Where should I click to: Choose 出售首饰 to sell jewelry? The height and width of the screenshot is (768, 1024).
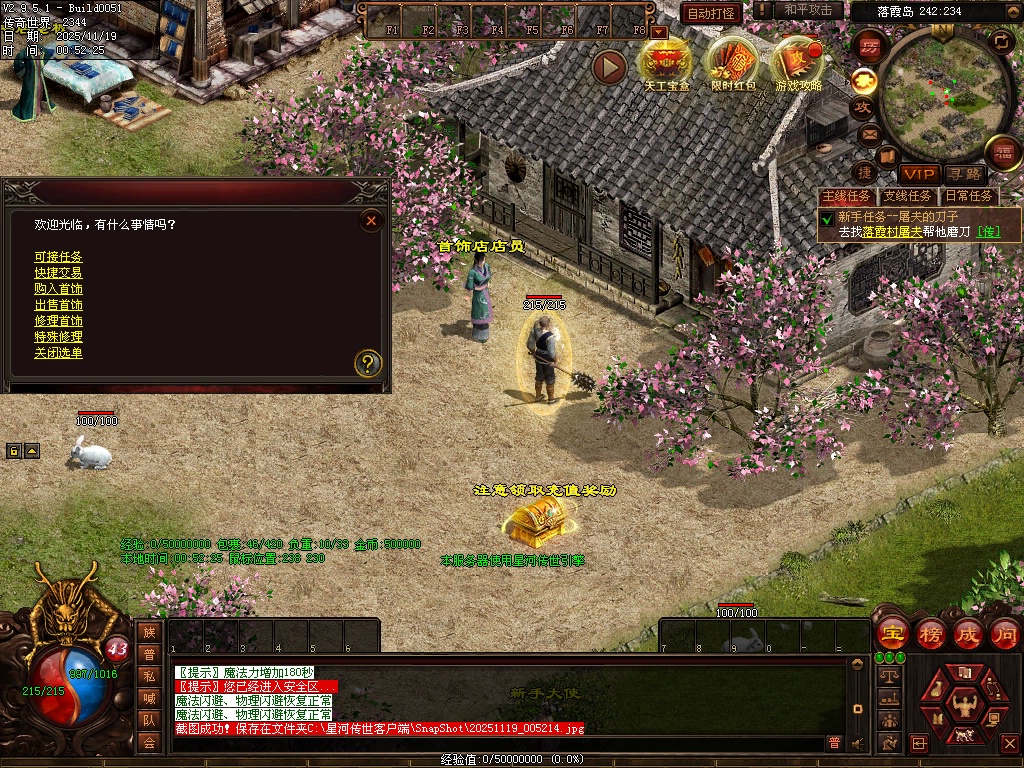point(58,305)
